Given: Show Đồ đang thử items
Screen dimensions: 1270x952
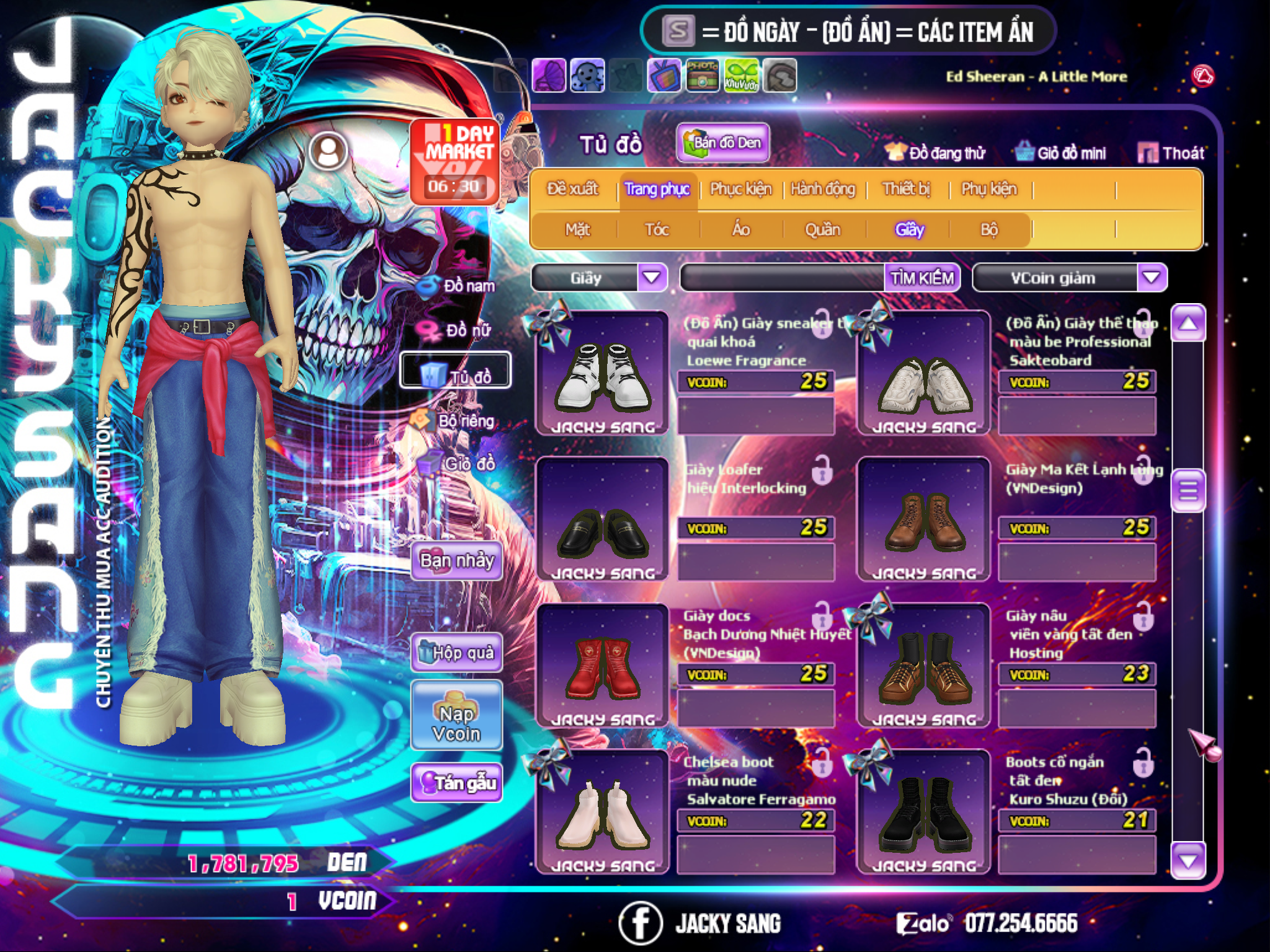Looking at the screenshot, I should click(x=936, y=153).
